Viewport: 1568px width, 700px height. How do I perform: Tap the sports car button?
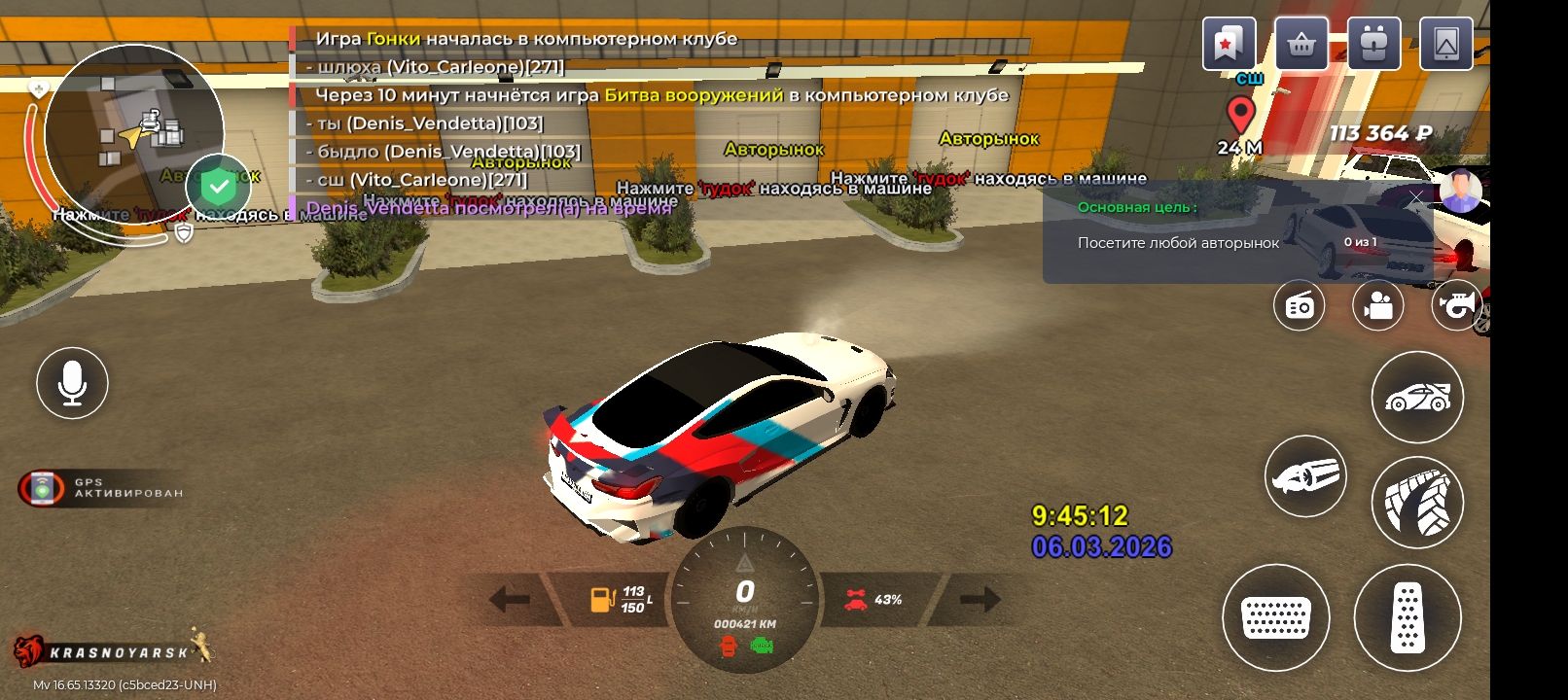point(1417,397)
